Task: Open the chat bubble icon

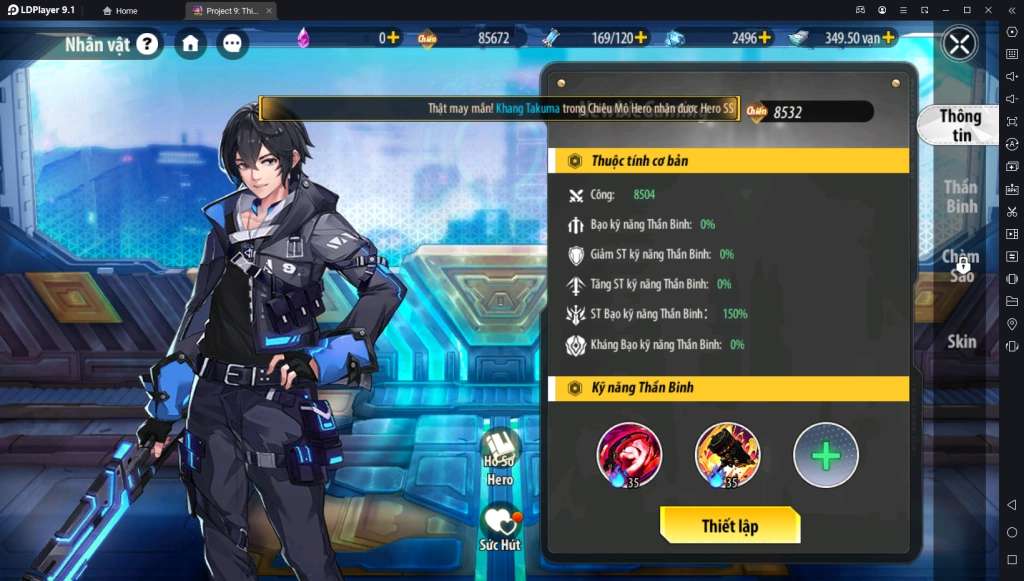Action: pyautogui.click(x=232, y=43)
